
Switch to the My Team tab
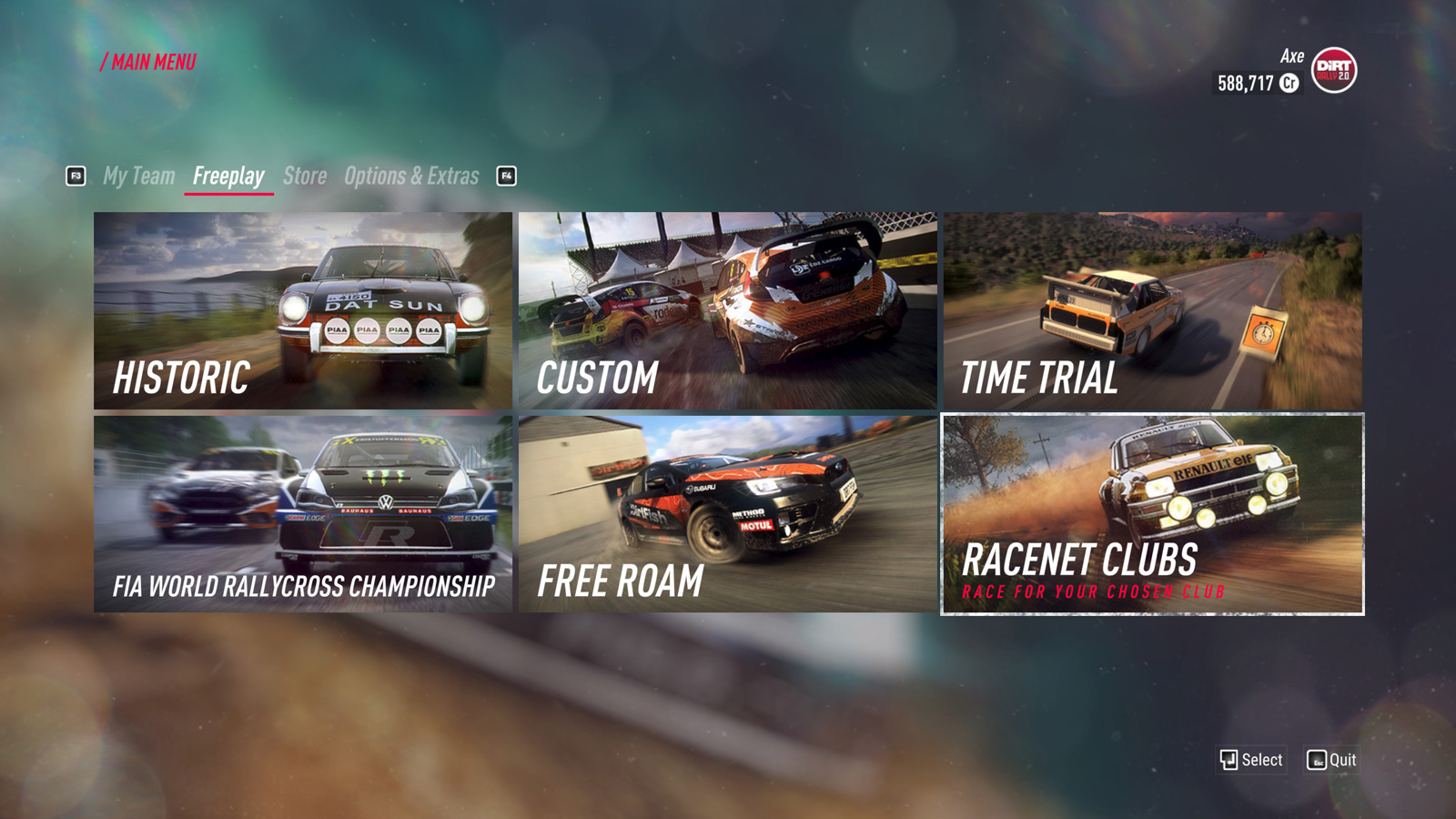tap(138, 176)
